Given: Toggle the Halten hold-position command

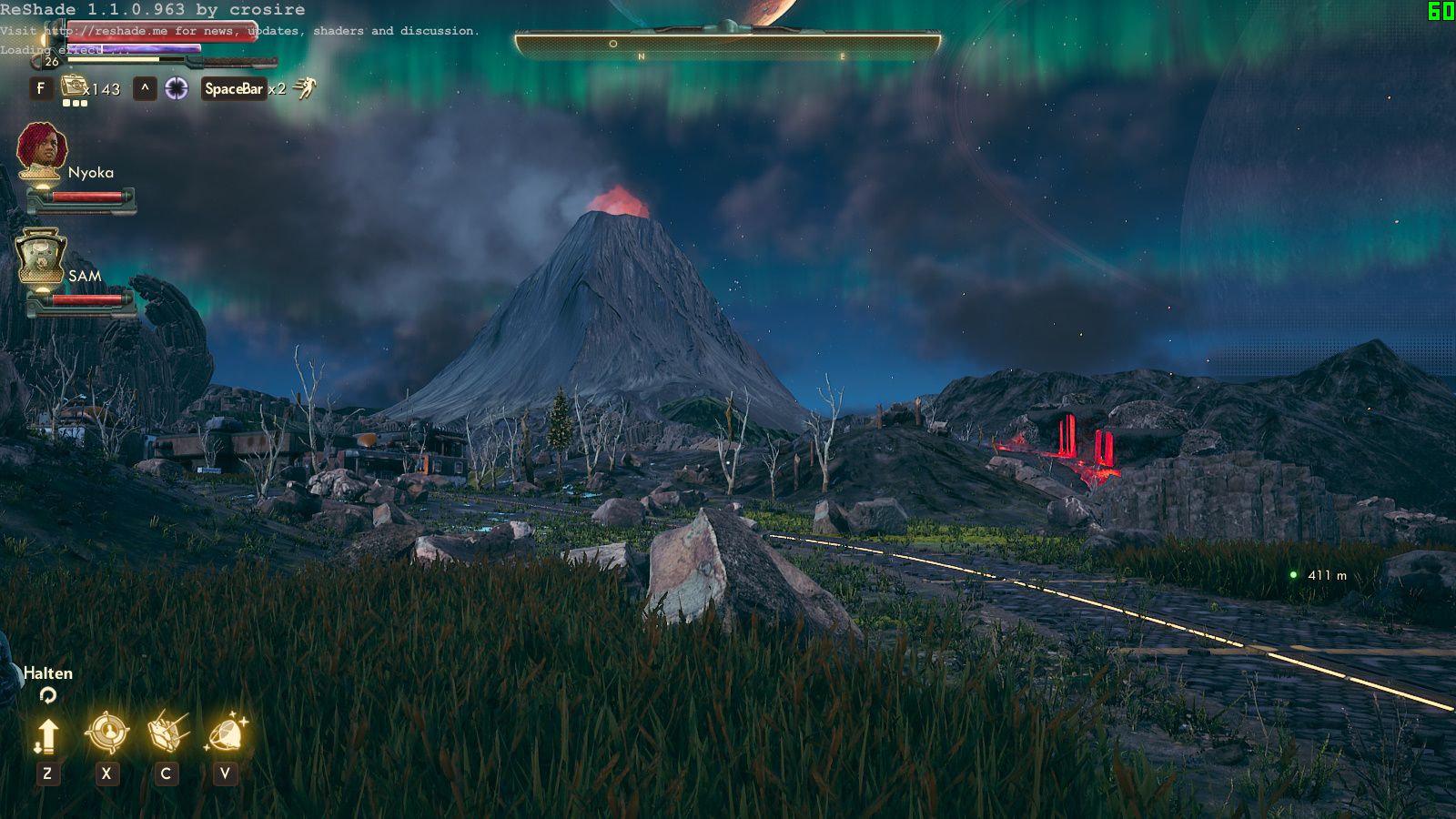Looking at the screenshot, I should (48, 673).
